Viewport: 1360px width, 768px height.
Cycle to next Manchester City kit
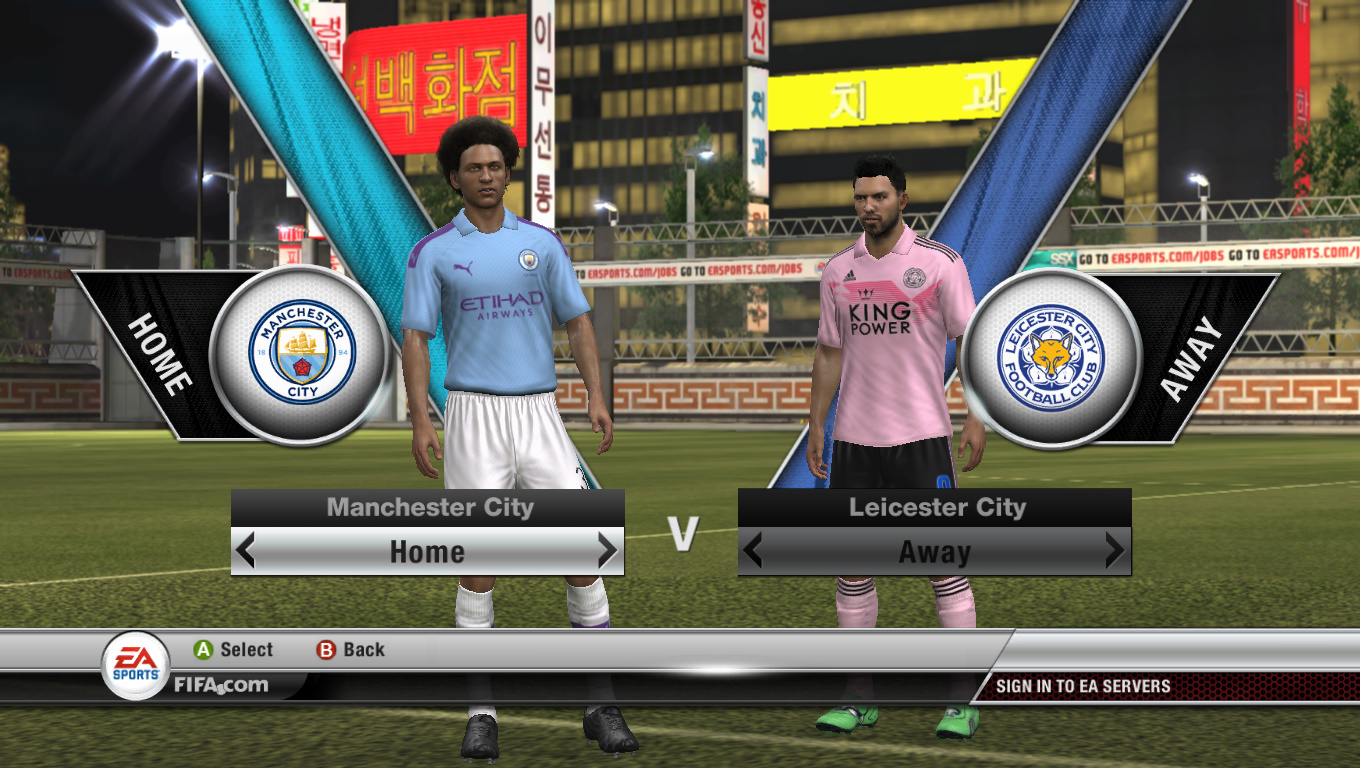(606, 551)
